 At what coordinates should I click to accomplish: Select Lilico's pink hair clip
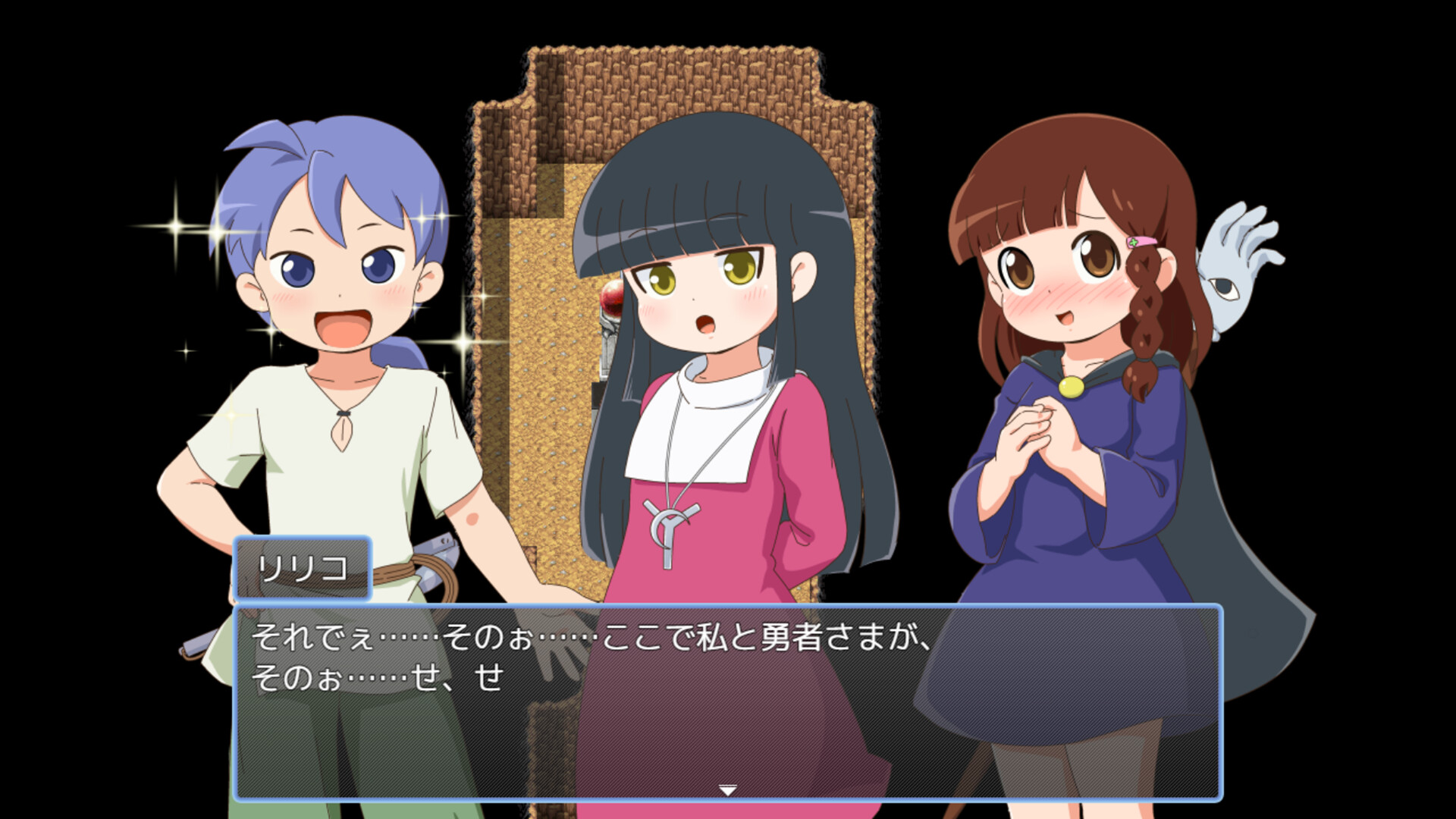(1141, 241)
